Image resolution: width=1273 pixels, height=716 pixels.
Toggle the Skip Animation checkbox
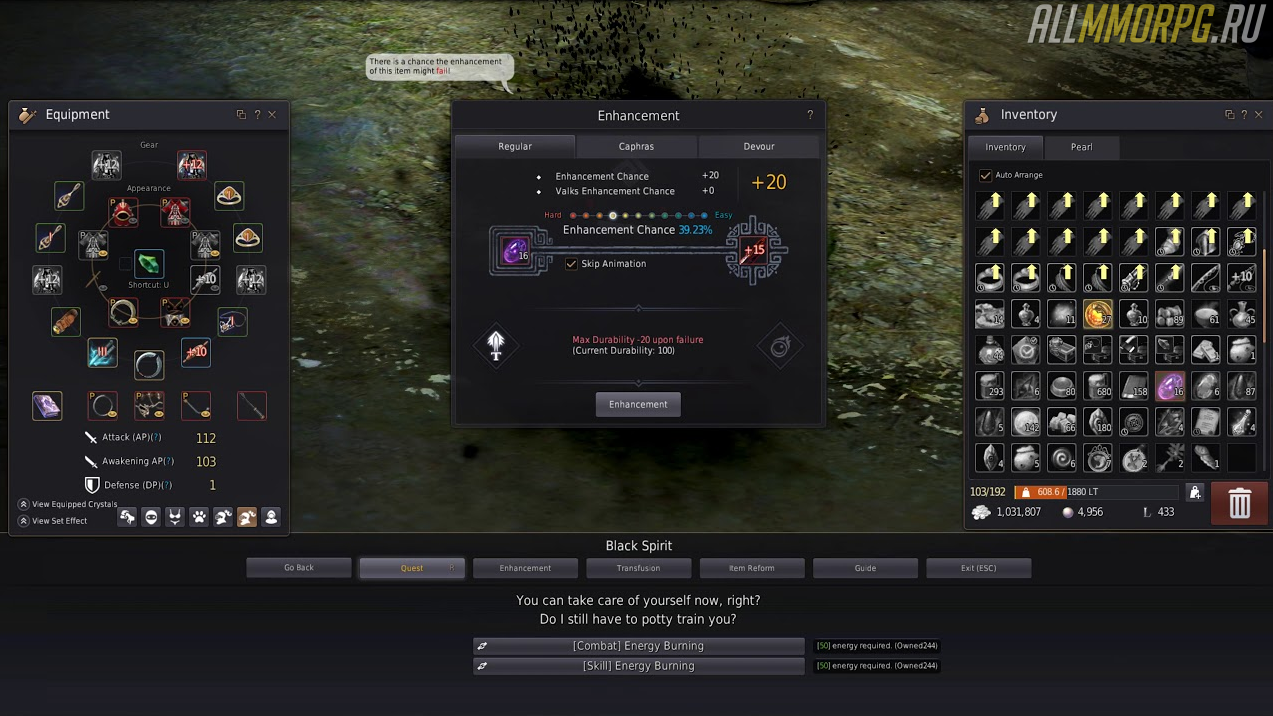pyautogui.click(x=571, y=264)
